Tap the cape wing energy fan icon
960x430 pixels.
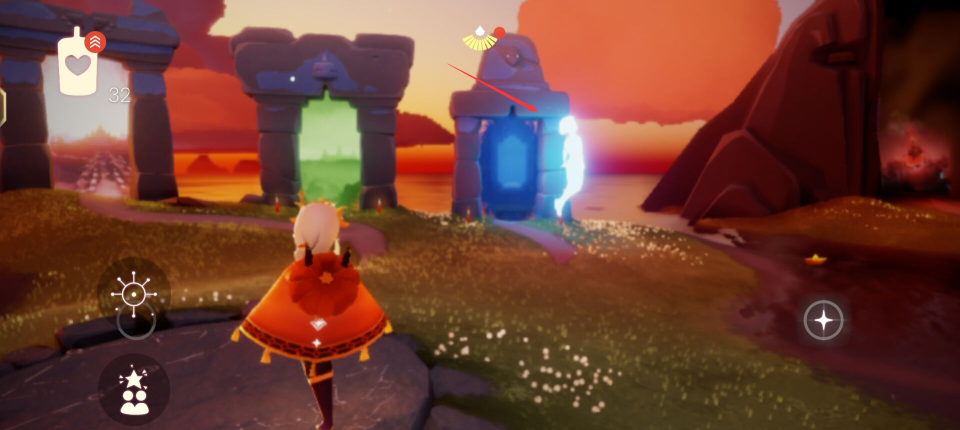point(481,40)
